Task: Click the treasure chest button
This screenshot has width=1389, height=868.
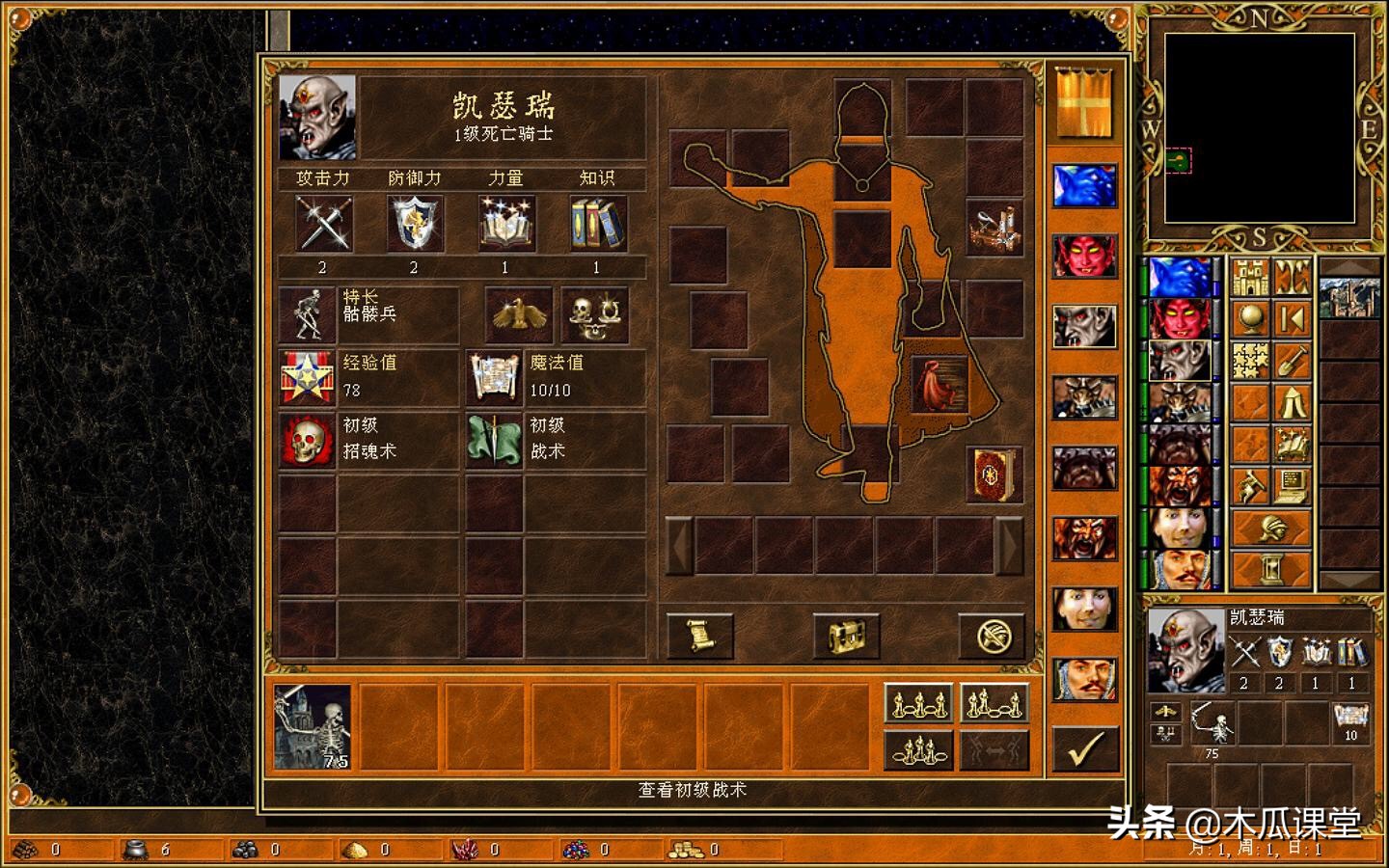Action: click(846, 636)
